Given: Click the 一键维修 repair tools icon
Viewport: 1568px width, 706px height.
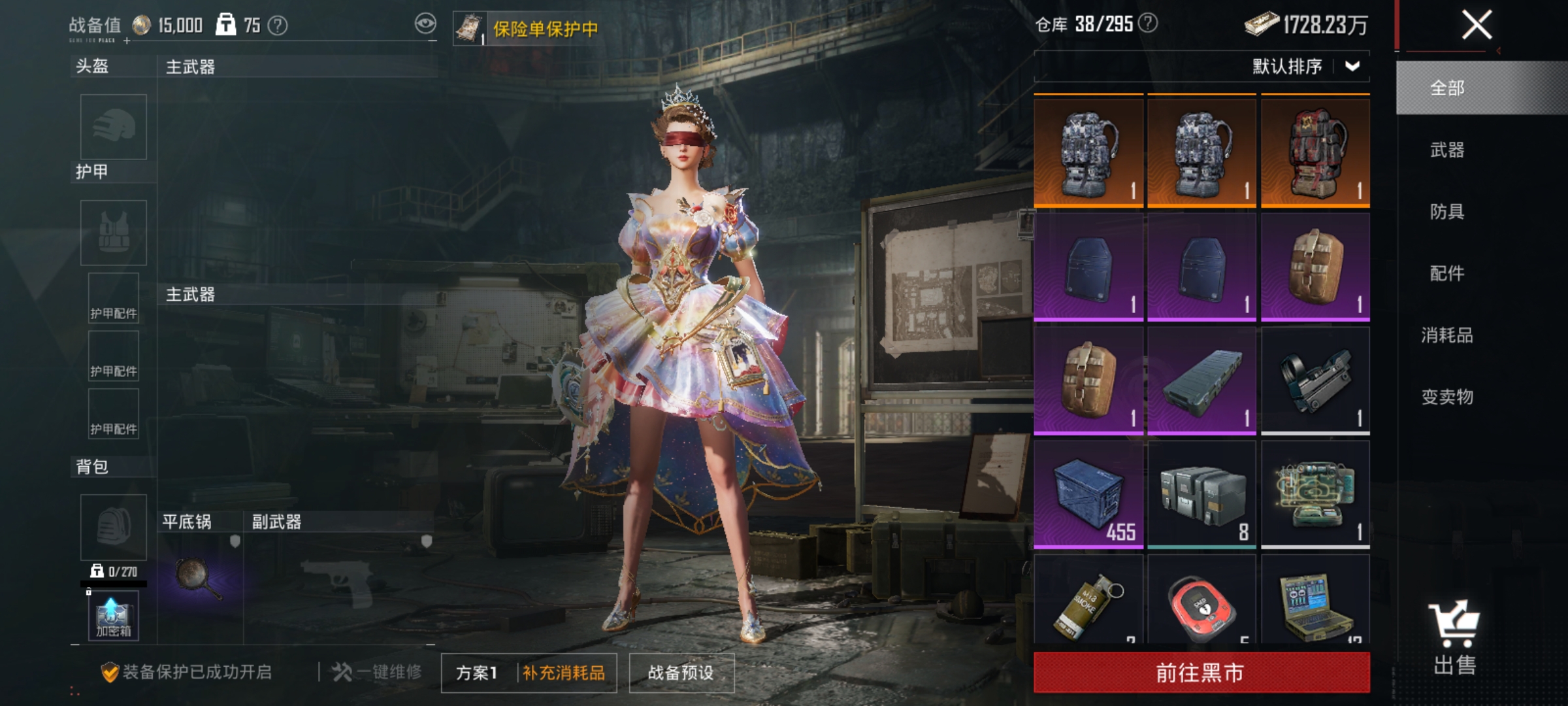Looking at the screenshot, I should (x=343, y=672).
